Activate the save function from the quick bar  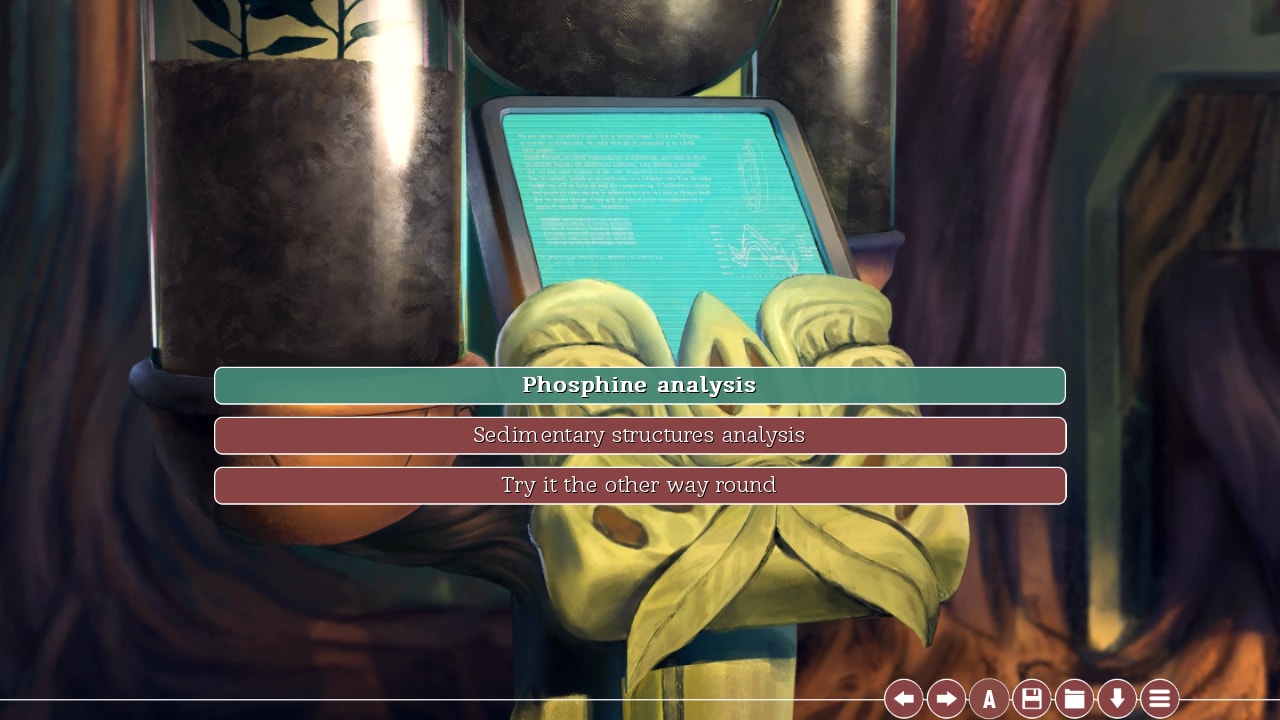click(1031, 698)
